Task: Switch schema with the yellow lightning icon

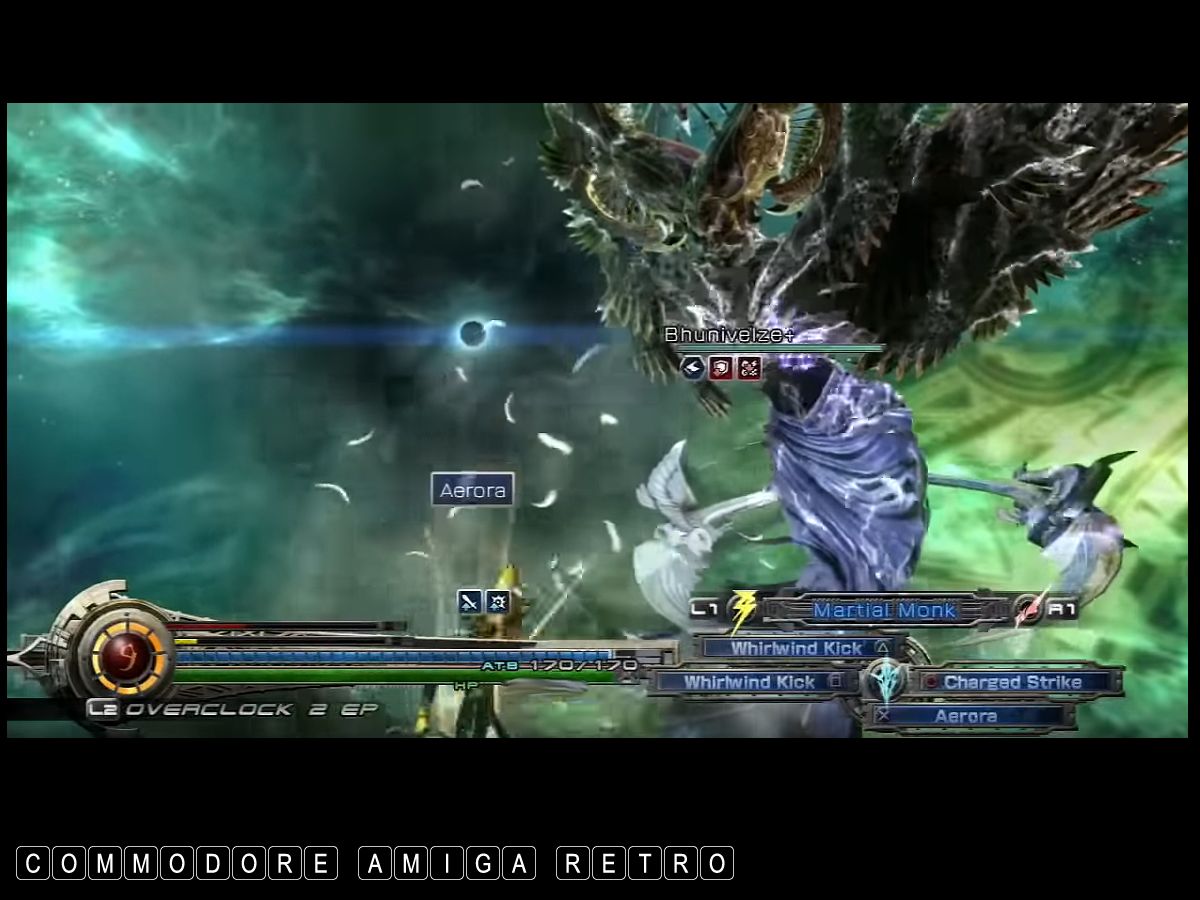Action: pyautogui.click(x=741, y=610)
